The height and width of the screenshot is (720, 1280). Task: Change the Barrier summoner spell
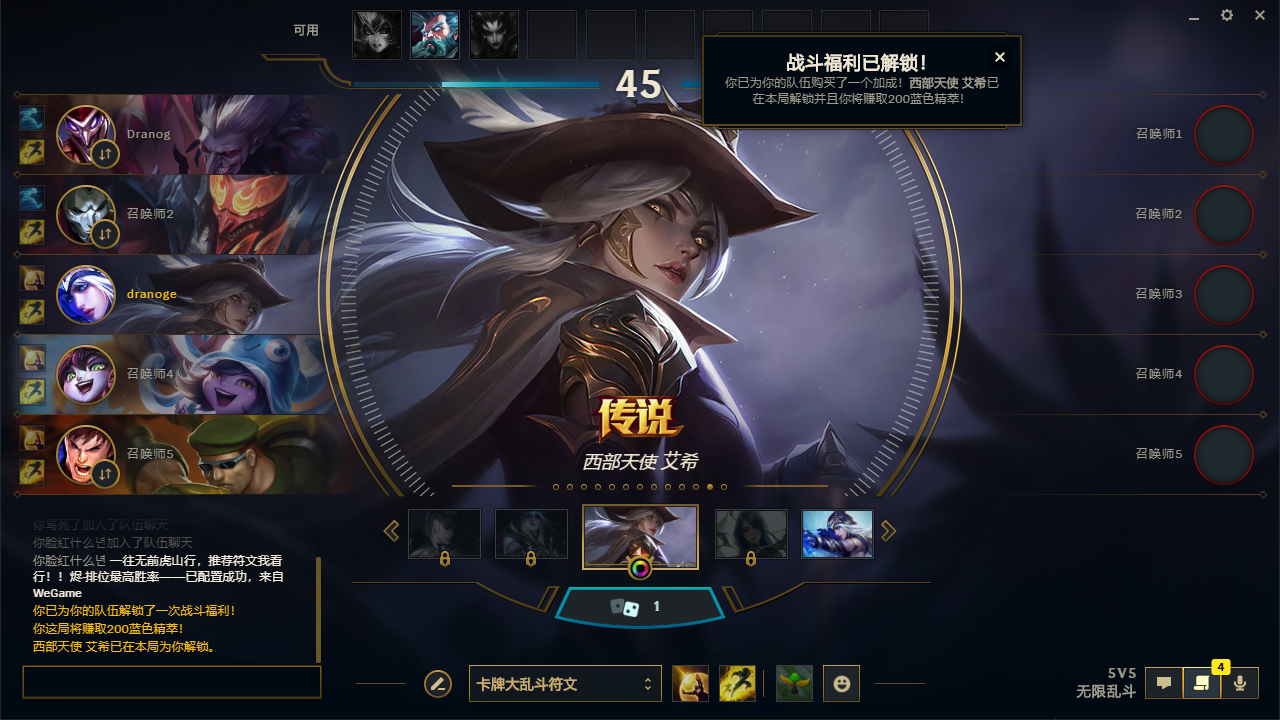[x=690, y=684]
